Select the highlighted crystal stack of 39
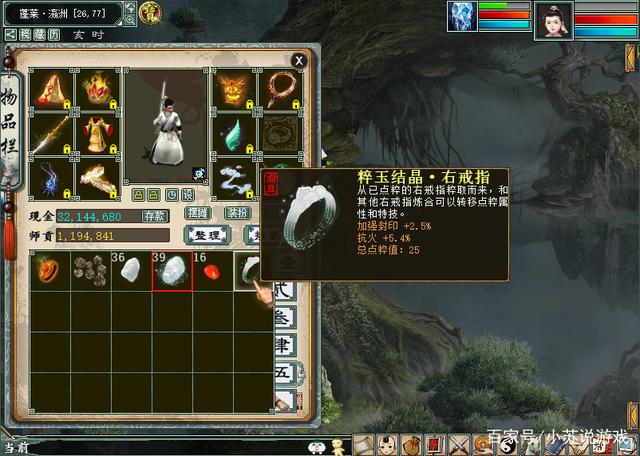Viewport: 640px width, 456px height. [x=171, y=271]
